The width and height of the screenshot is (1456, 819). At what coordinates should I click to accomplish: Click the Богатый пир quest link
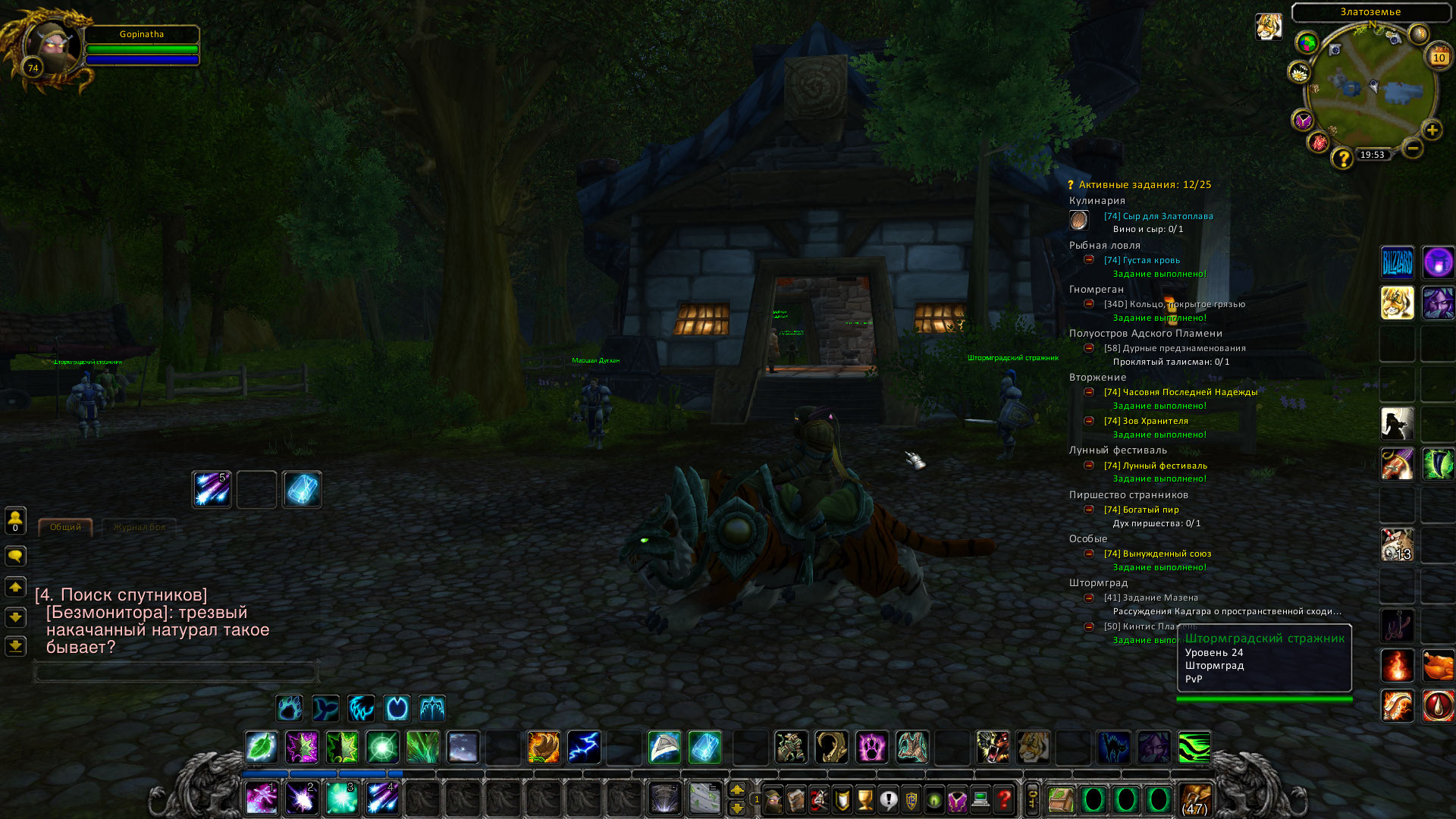click(x=1141, y=510)
